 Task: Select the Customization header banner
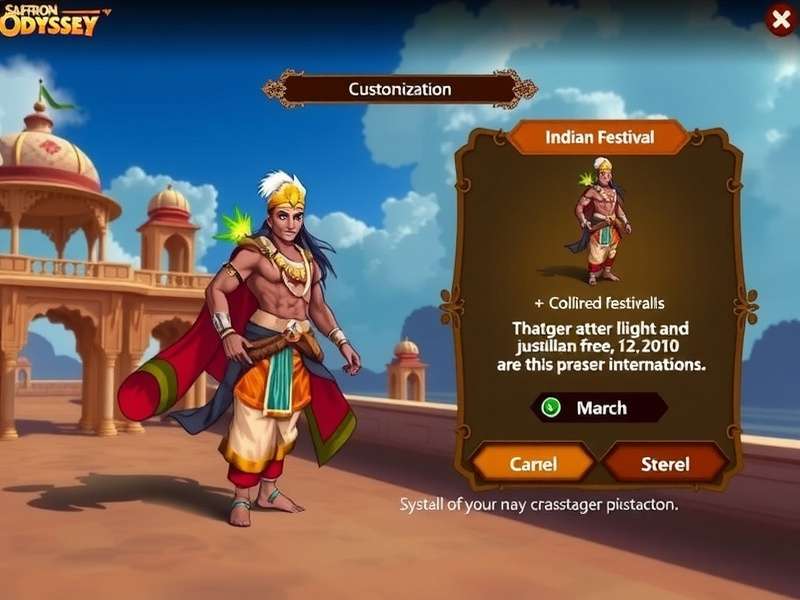click(399, 89)
